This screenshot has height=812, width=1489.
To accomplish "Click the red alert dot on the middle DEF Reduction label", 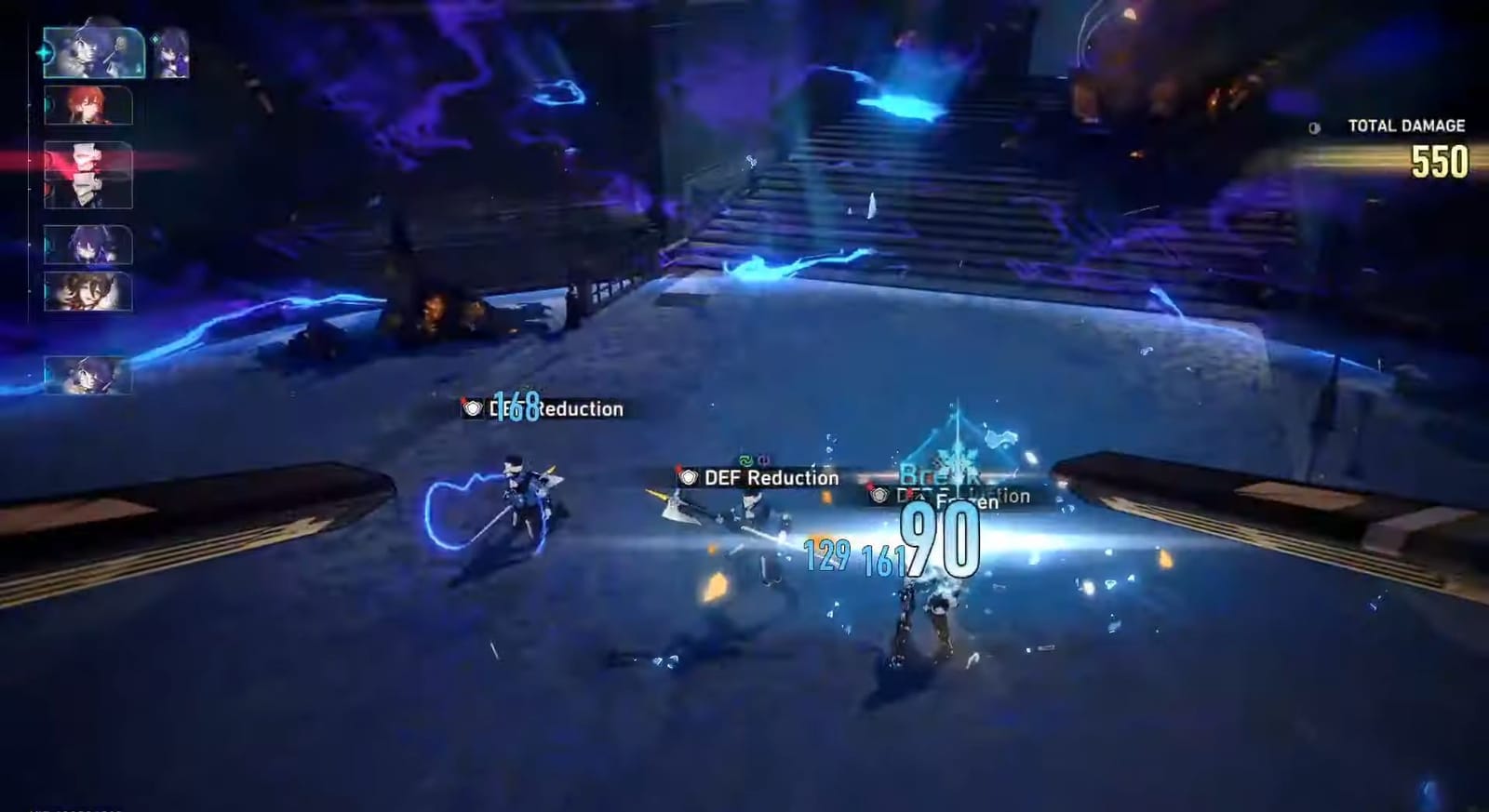I will pyautogui.click(x=677, y=466).
